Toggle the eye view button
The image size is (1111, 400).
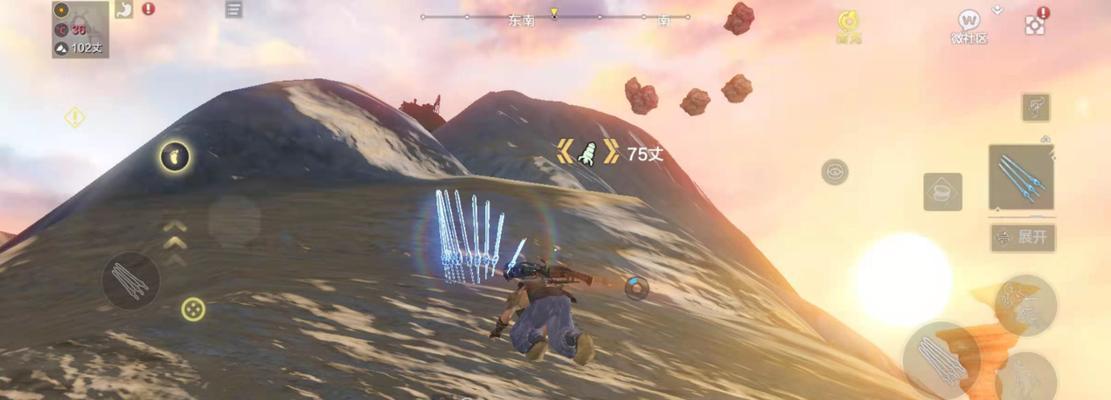(835, 172)
